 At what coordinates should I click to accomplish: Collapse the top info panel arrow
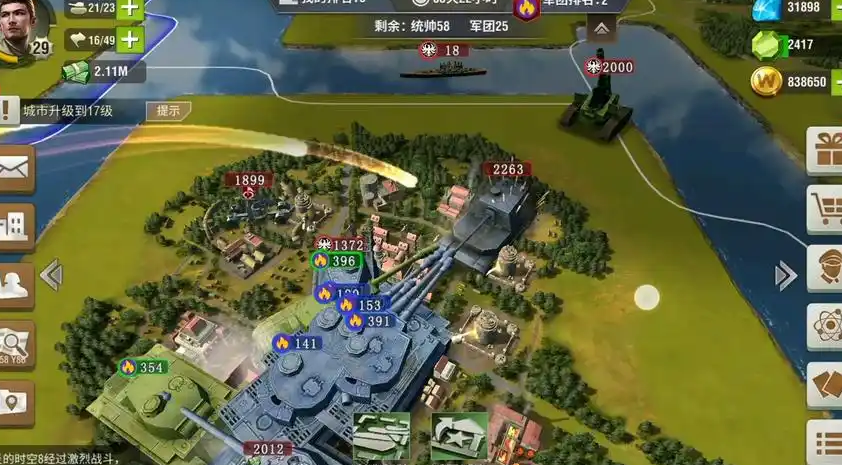coord(600,29)
